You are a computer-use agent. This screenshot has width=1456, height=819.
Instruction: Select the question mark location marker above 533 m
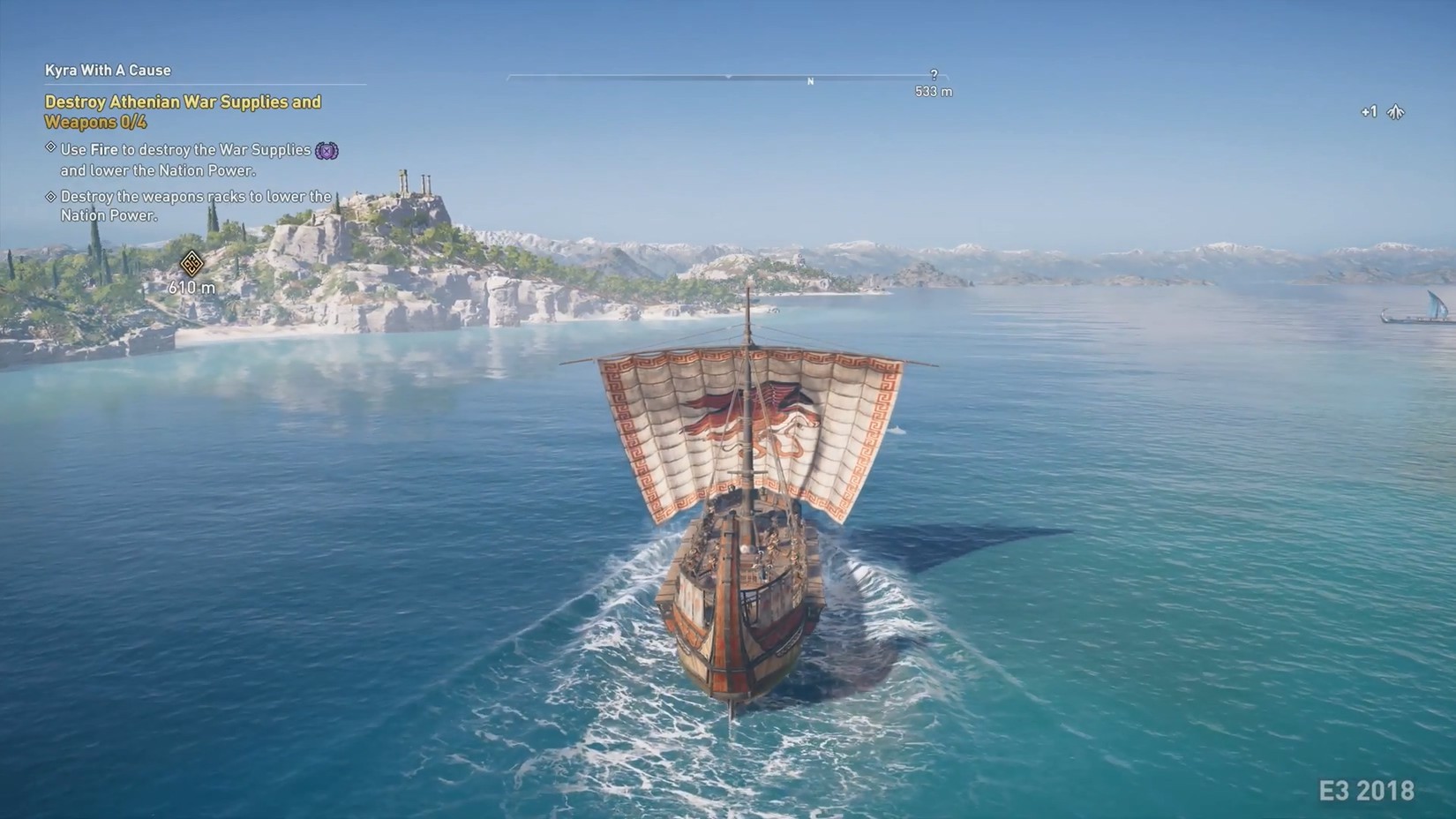(x=933, y=76)
